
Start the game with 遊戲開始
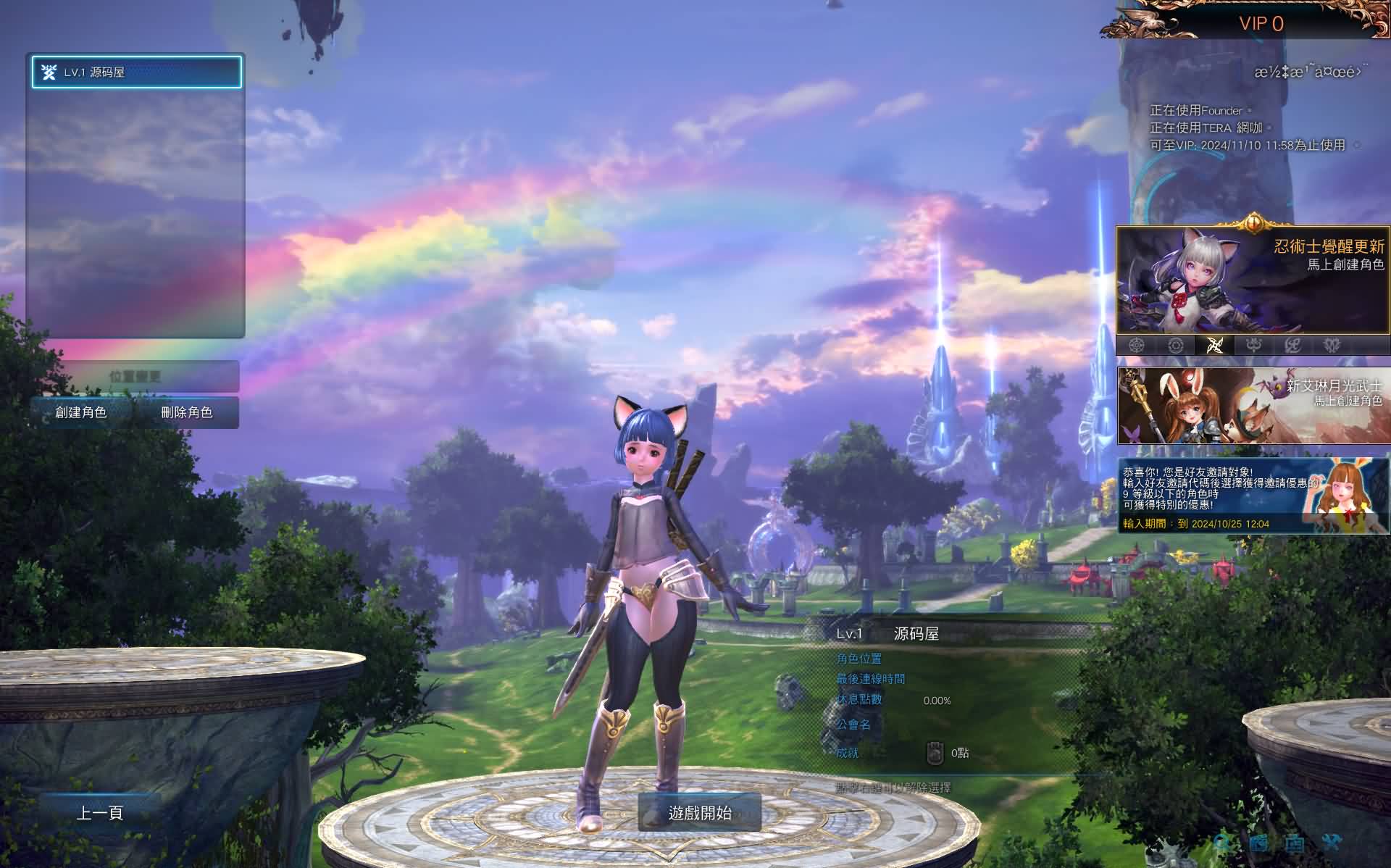point(700,813)
